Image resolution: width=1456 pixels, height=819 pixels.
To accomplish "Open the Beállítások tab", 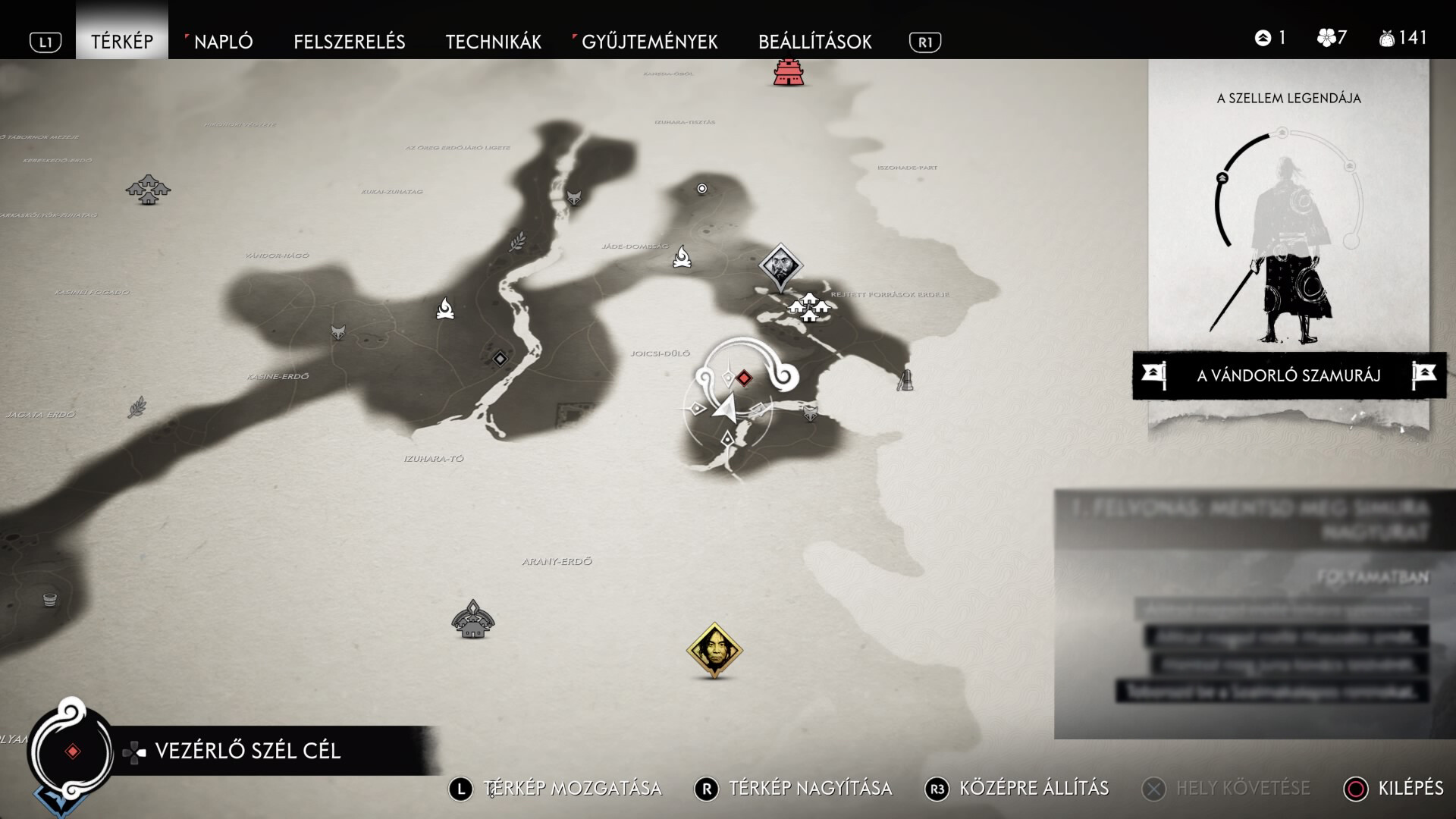I will coord(814,42).
